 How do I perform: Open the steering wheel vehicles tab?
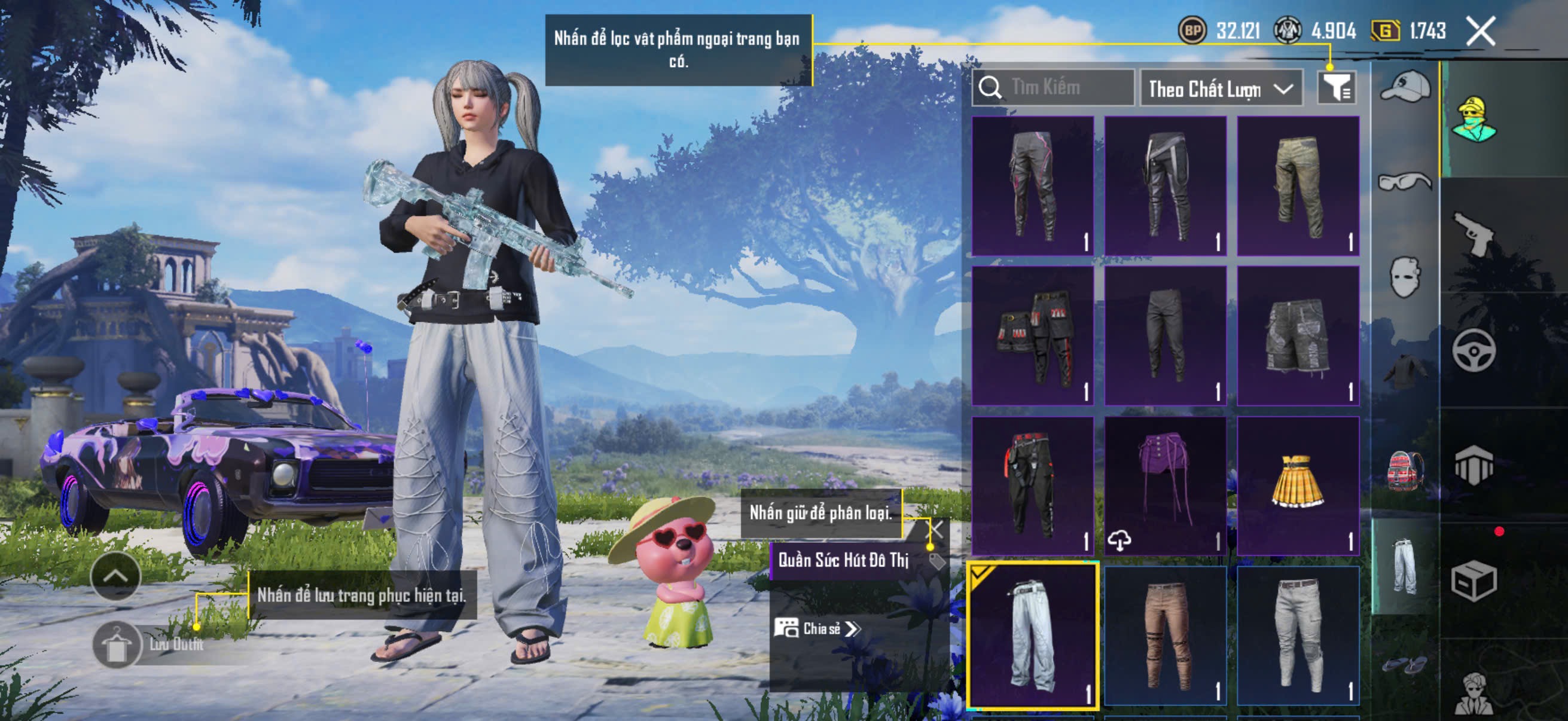(x=1474, y=350)
